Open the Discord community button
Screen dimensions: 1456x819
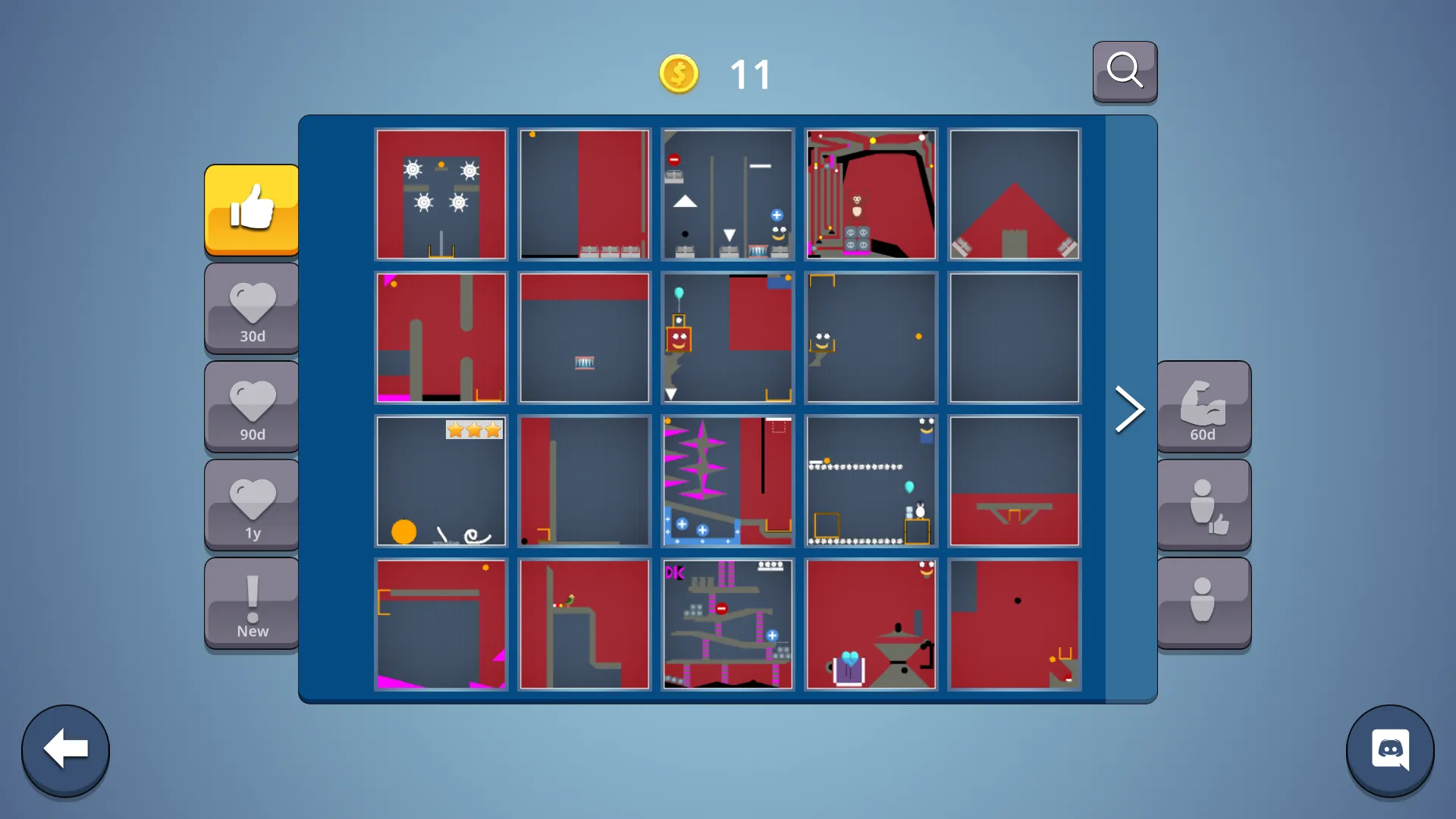click(1390, 750)
